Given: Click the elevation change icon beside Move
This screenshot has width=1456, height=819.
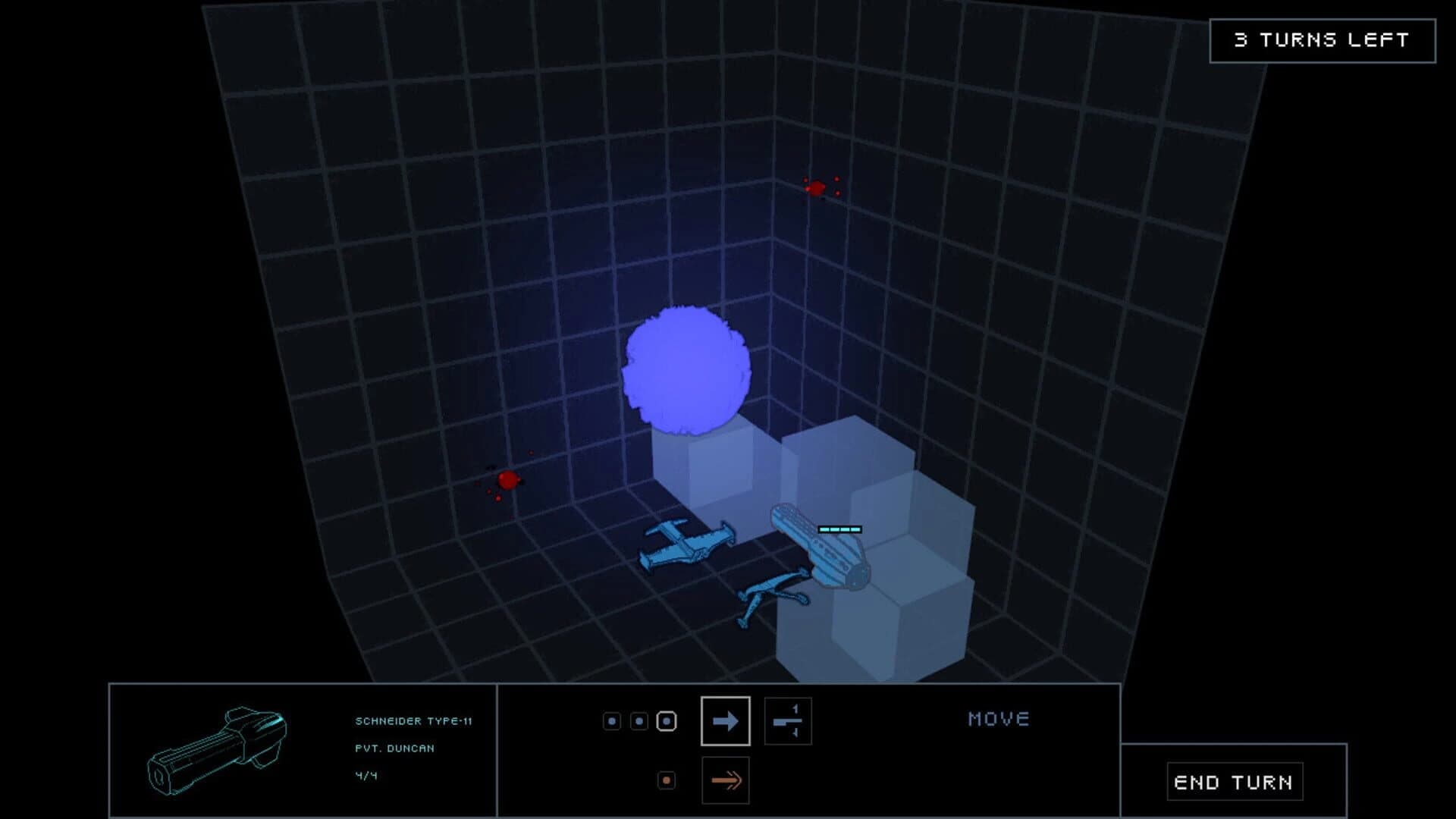Looking at the screenshot, I should [x=789, y=720].
